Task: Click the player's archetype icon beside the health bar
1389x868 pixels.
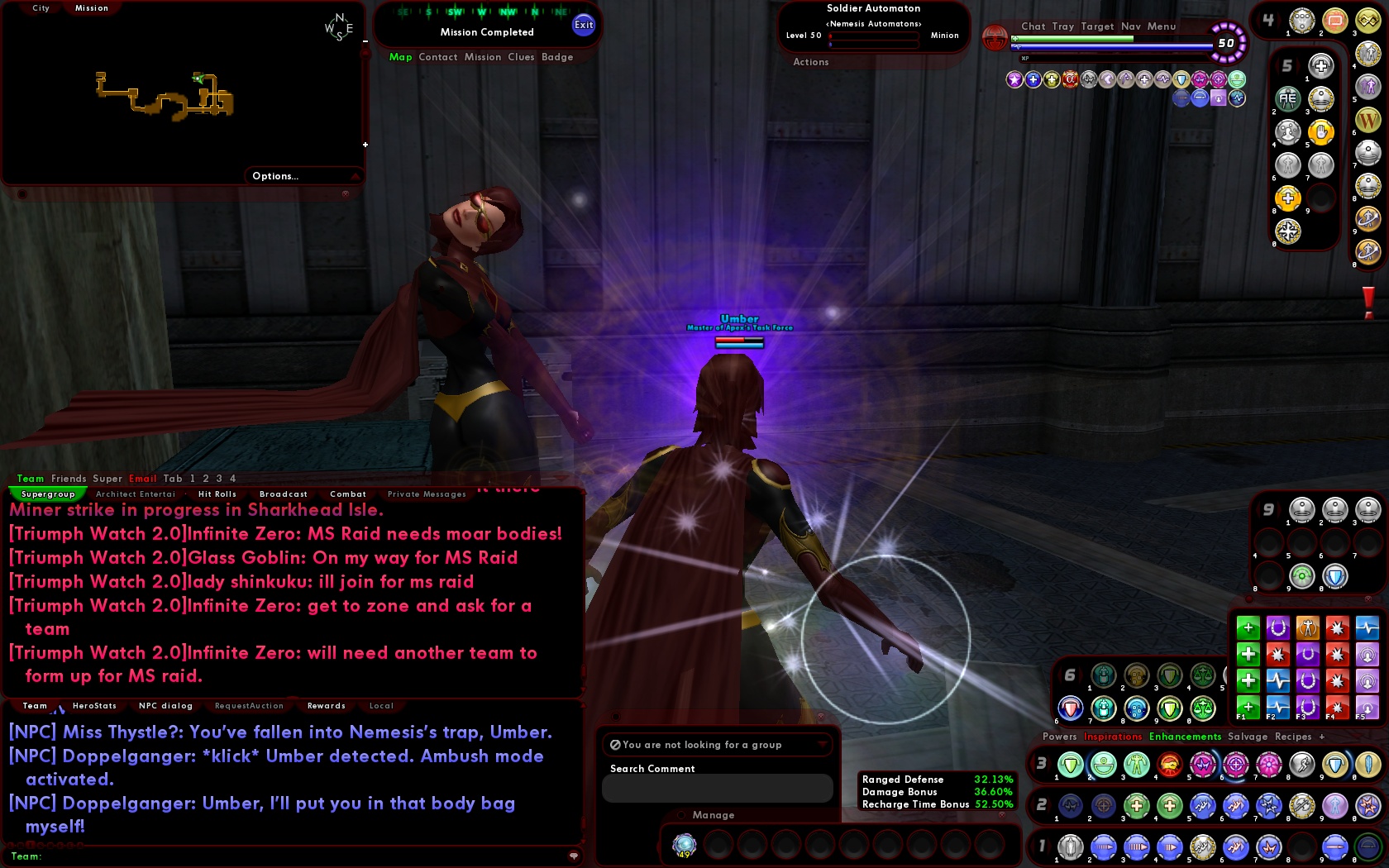Action: 995,39
